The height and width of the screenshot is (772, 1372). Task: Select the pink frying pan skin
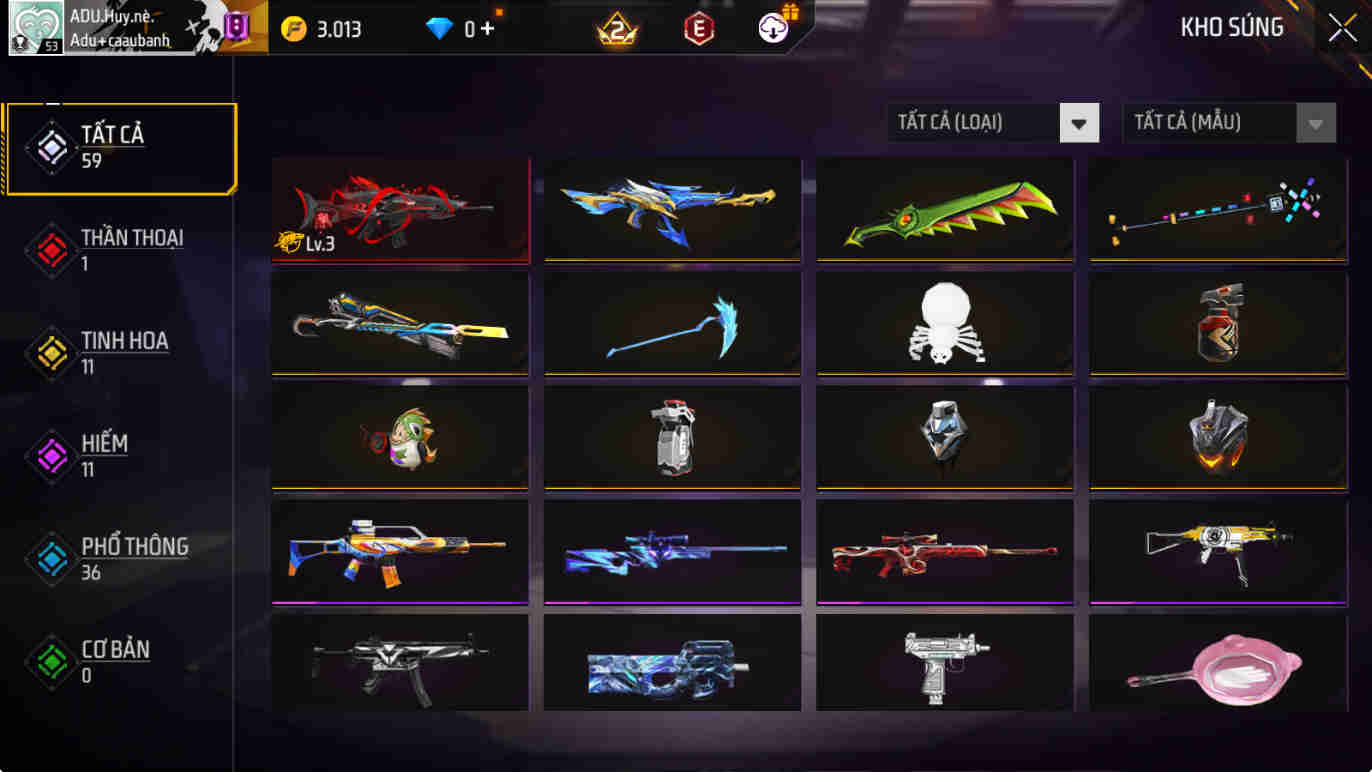click(1216, 664)
